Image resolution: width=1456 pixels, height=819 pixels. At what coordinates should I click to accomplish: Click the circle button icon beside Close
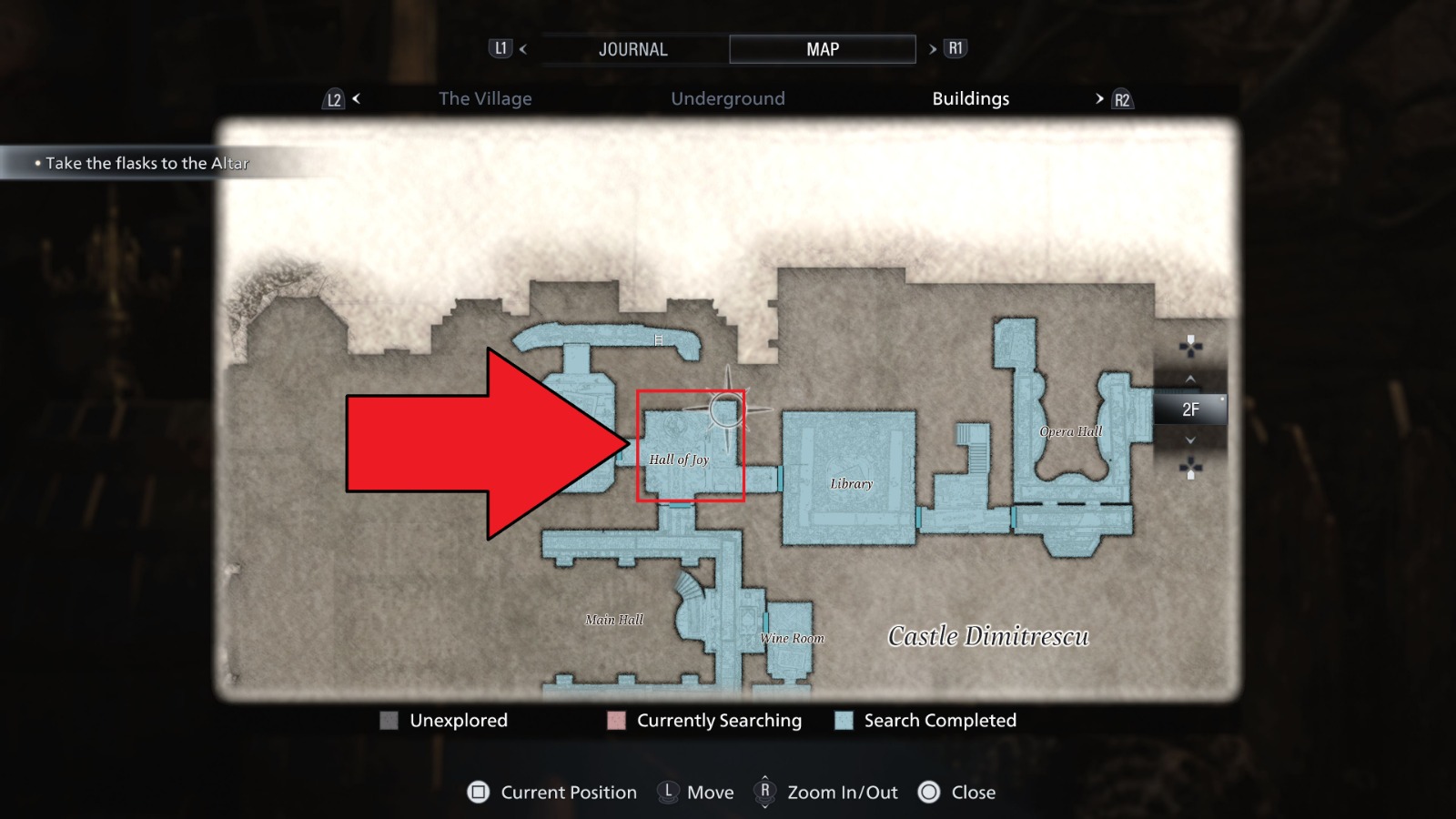pos(930,793)
